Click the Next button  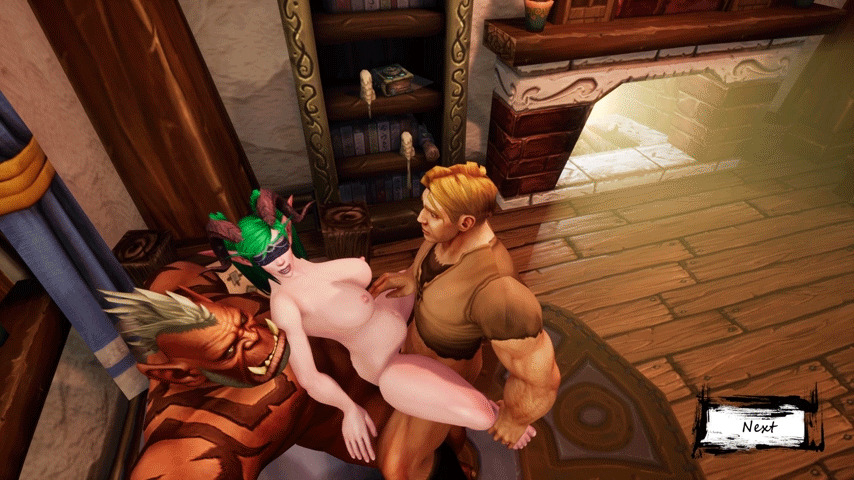759,427
